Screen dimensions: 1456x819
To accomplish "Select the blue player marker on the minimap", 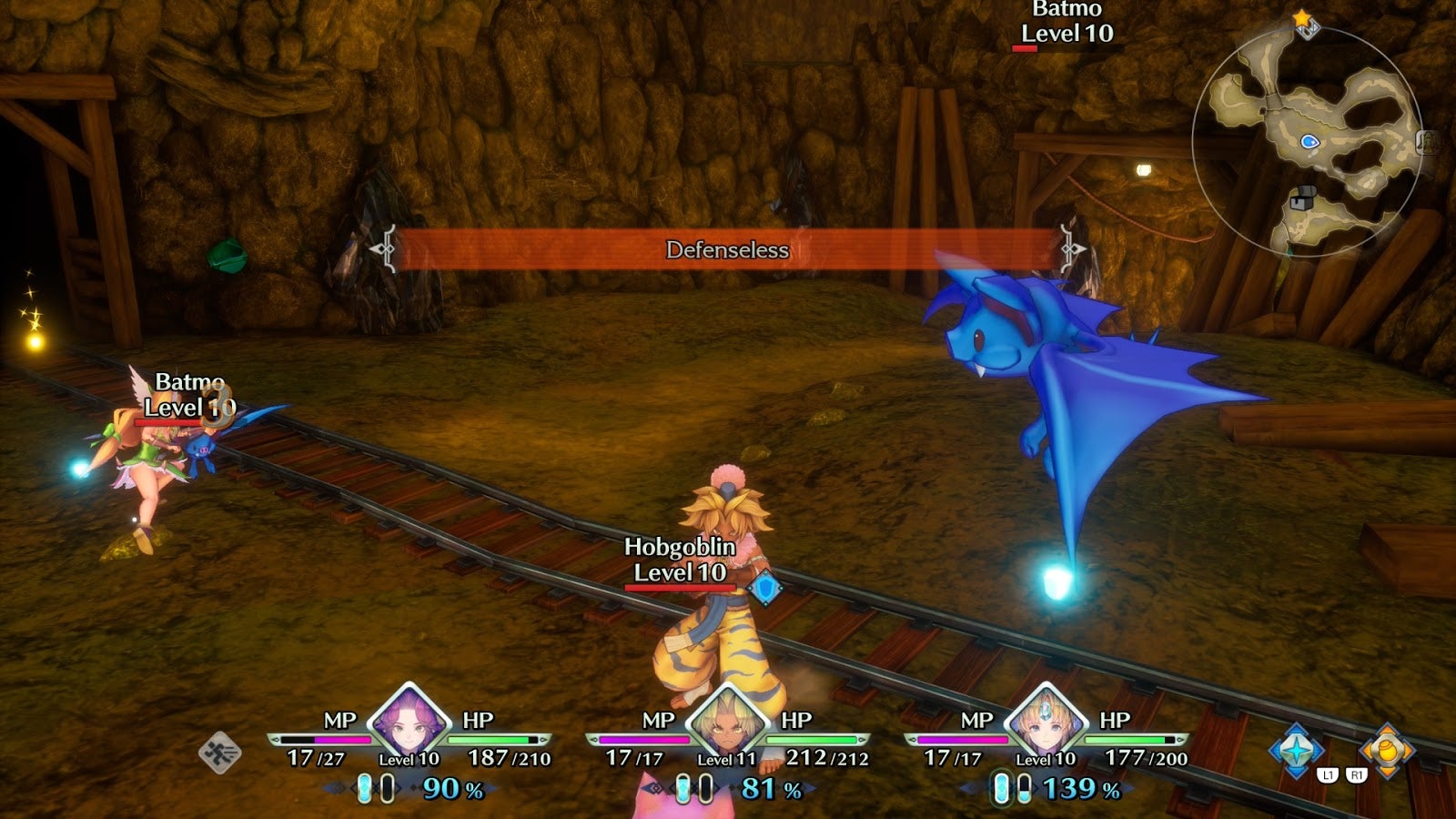I will [x=1309, y=141].
